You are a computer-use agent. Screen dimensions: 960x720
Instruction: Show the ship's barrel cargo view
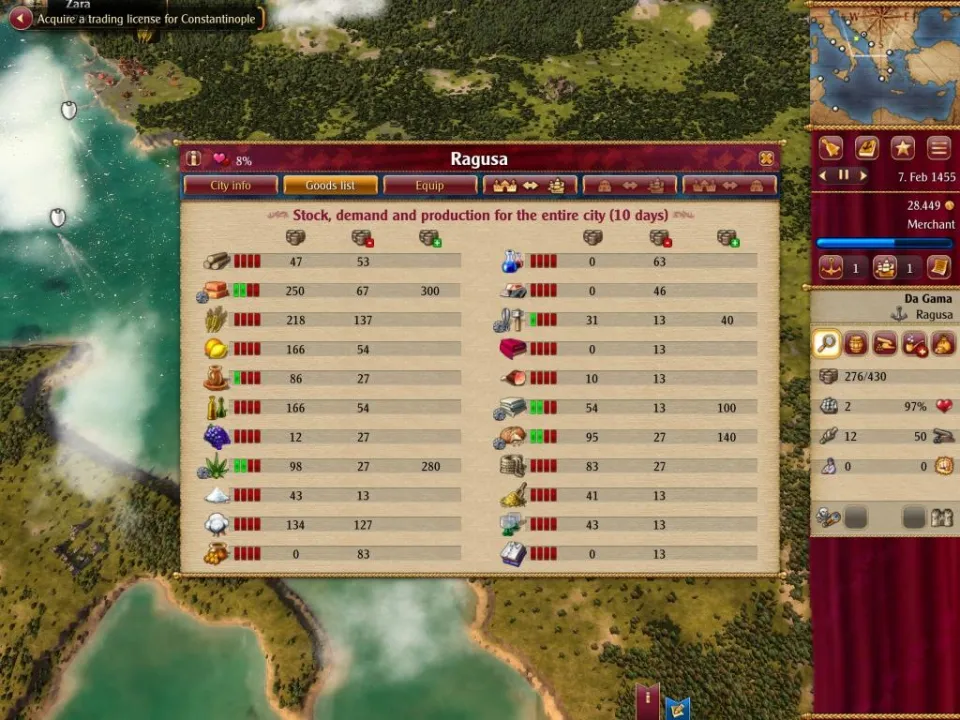[855, 344]
